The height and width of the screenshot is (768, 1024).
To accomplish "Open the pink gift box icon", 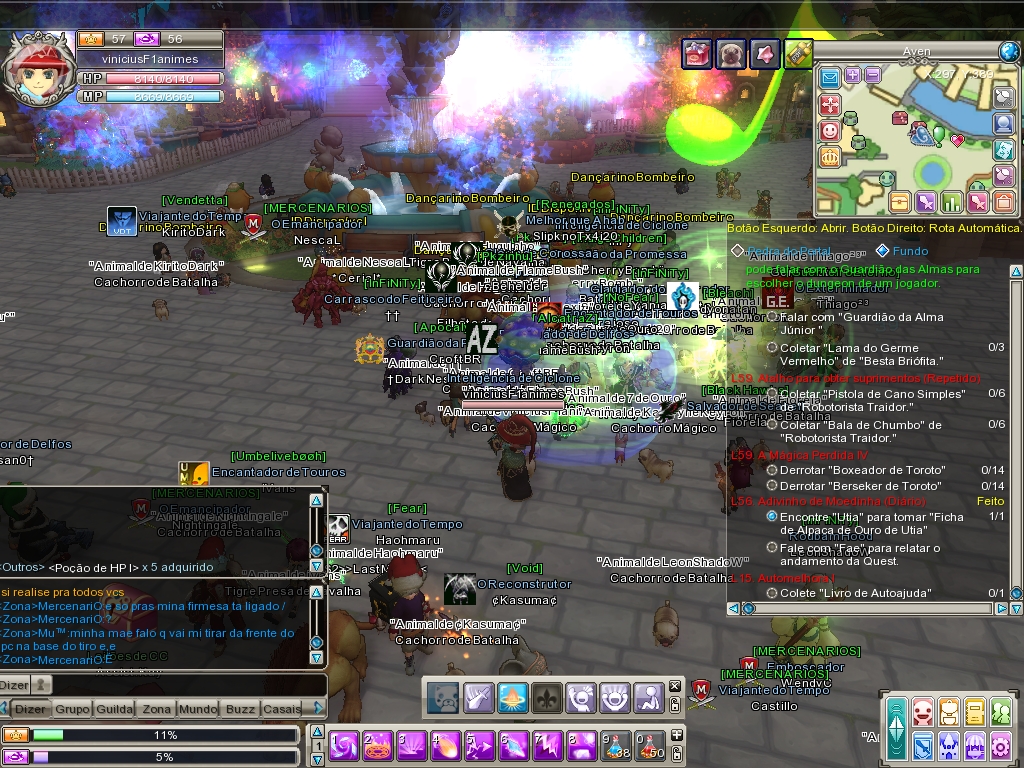I will (697, 53).
